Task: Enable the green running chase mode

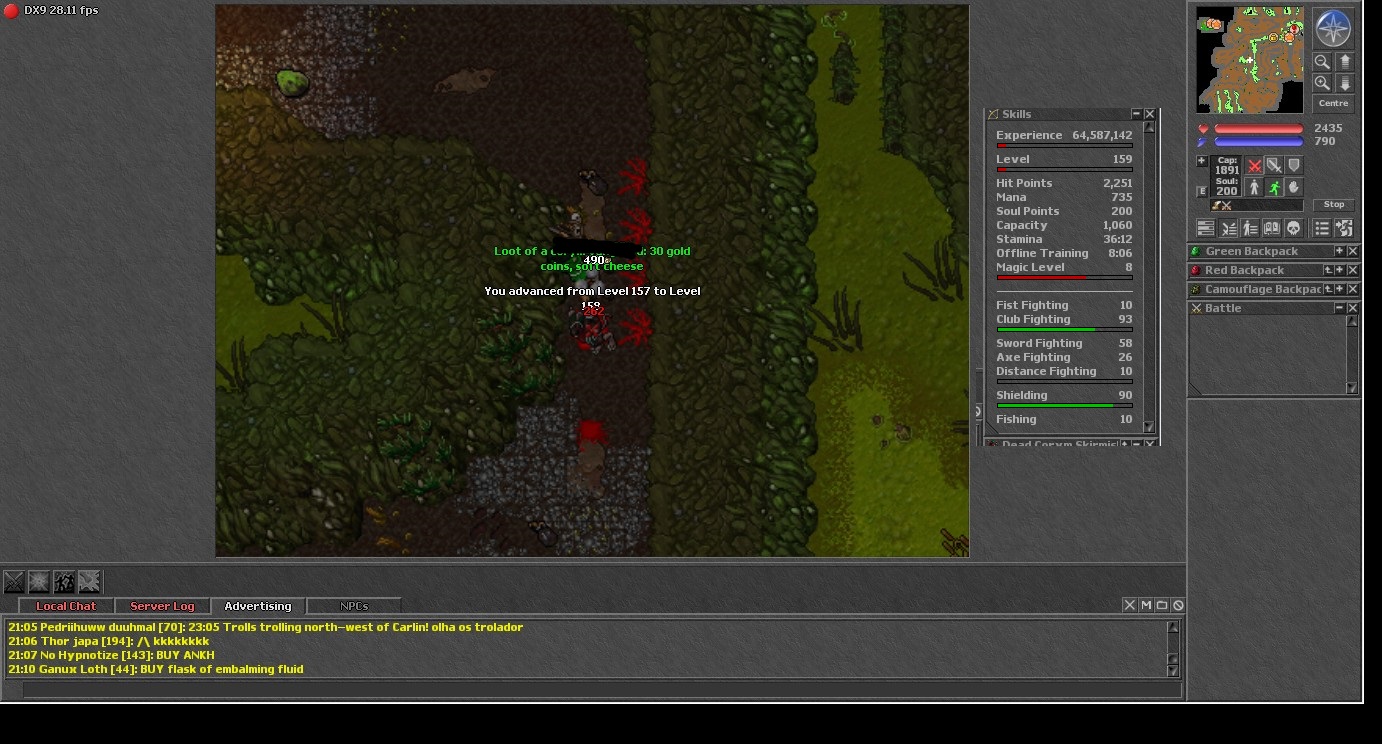Action: pos(1274,188)
